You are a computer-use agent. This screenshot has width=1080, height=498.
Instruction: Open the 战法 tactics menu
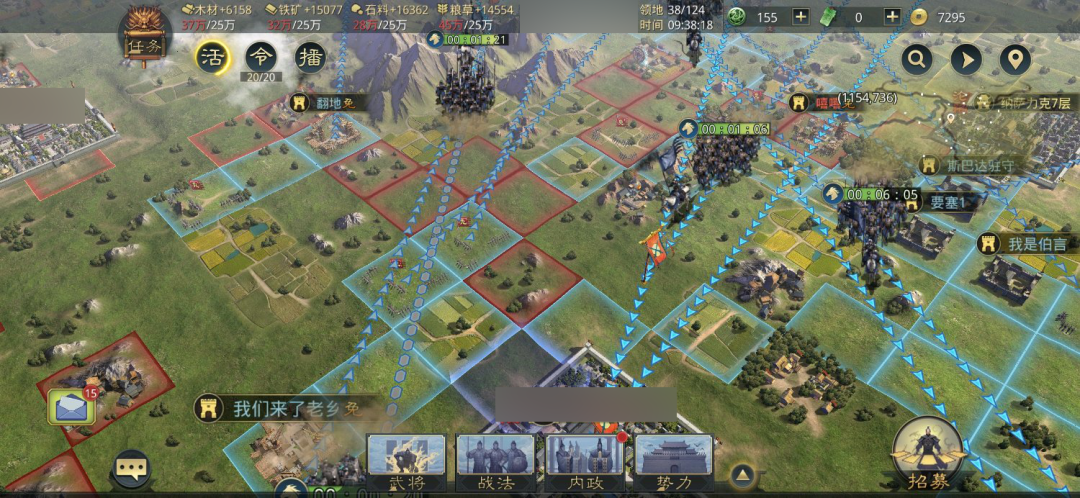pyautogui.click(x=495, y=462)
